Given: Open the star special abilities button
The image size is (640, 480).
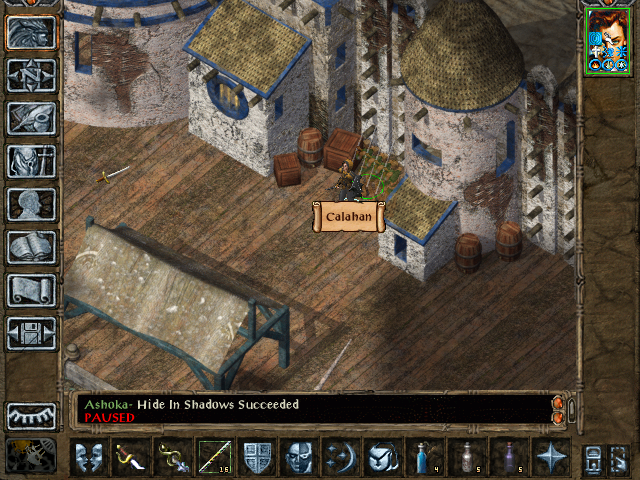Looking at the screenshot, I should tap(551, 457).
